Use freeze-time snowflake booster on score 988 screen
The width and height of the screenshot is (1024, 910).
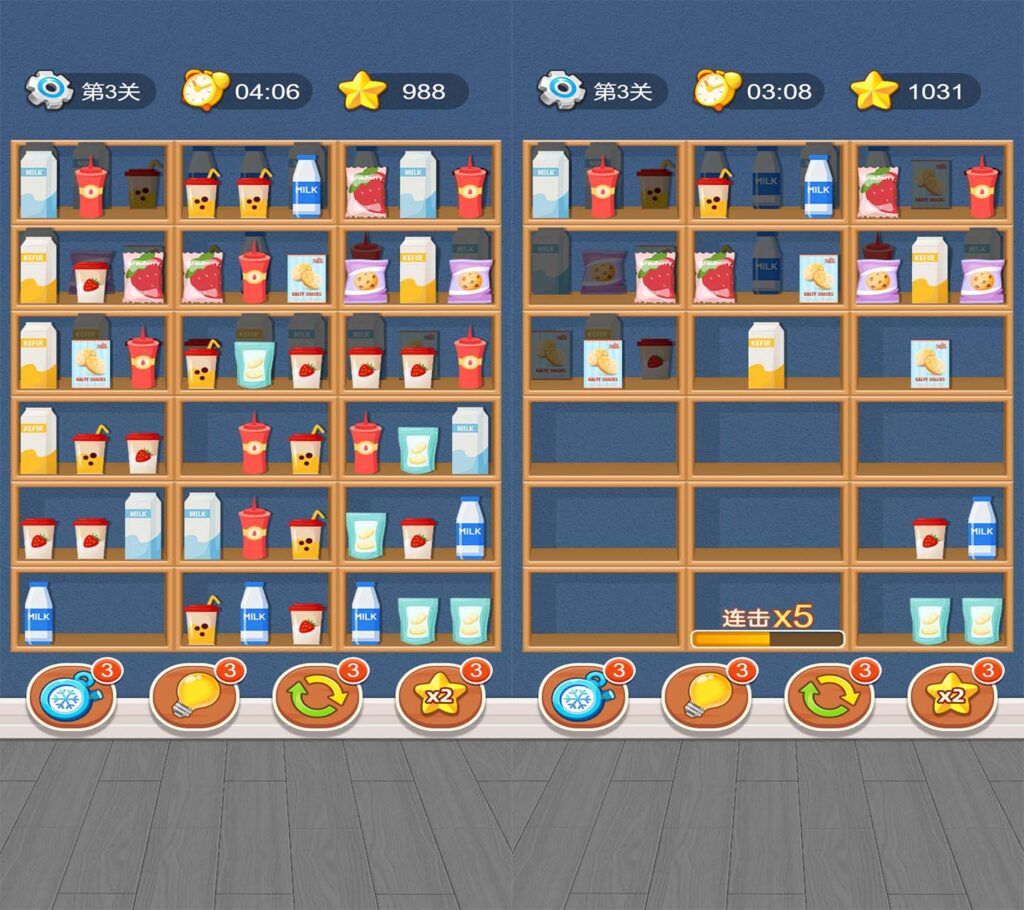point(70,696)
